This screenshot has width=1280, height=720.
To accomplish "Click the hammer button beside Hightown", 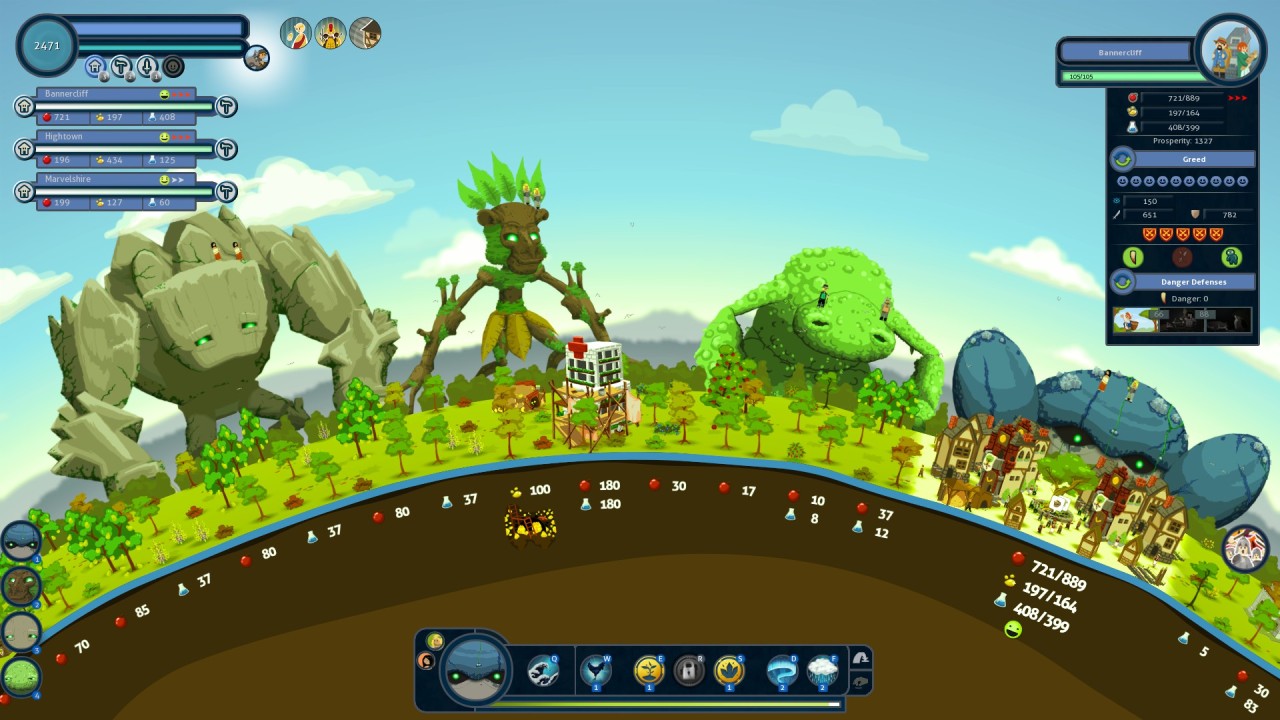I will (x=227, y=149).
